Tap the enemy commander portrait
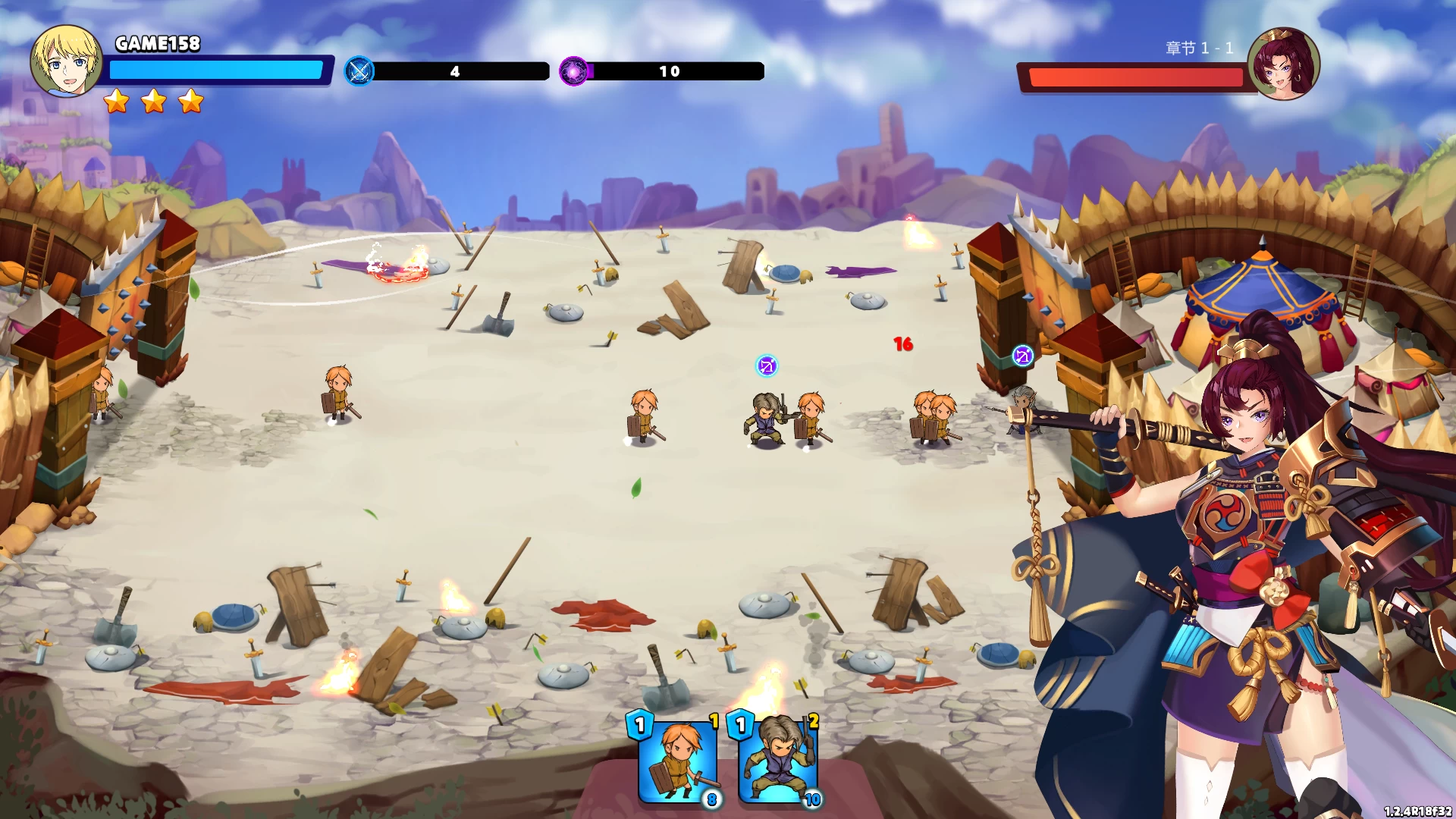The height and width of the screenshot is (819, 1456). click(x=1283, y=64)
